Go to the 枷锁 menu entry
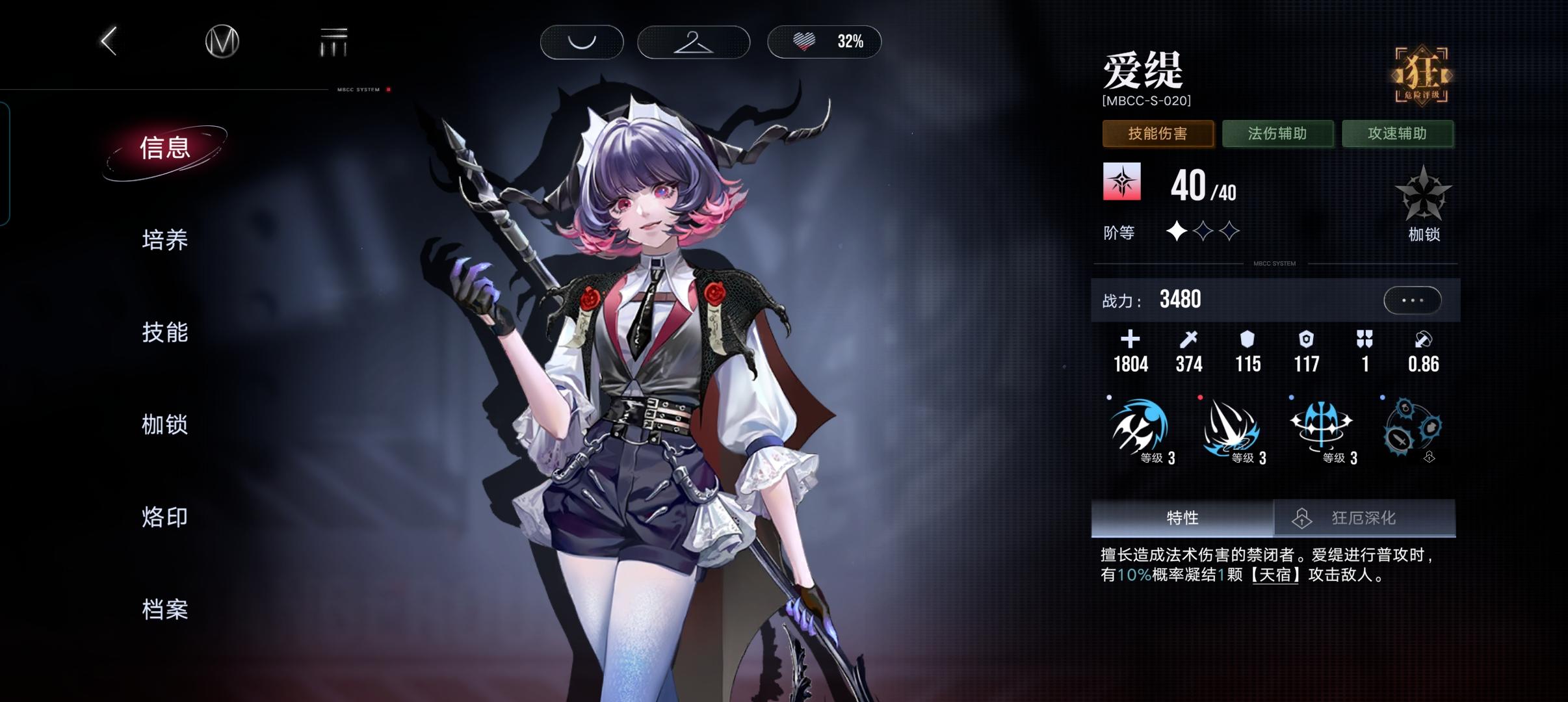The height and width of the screenshot is (702, 1568). [x=165, y=424]
